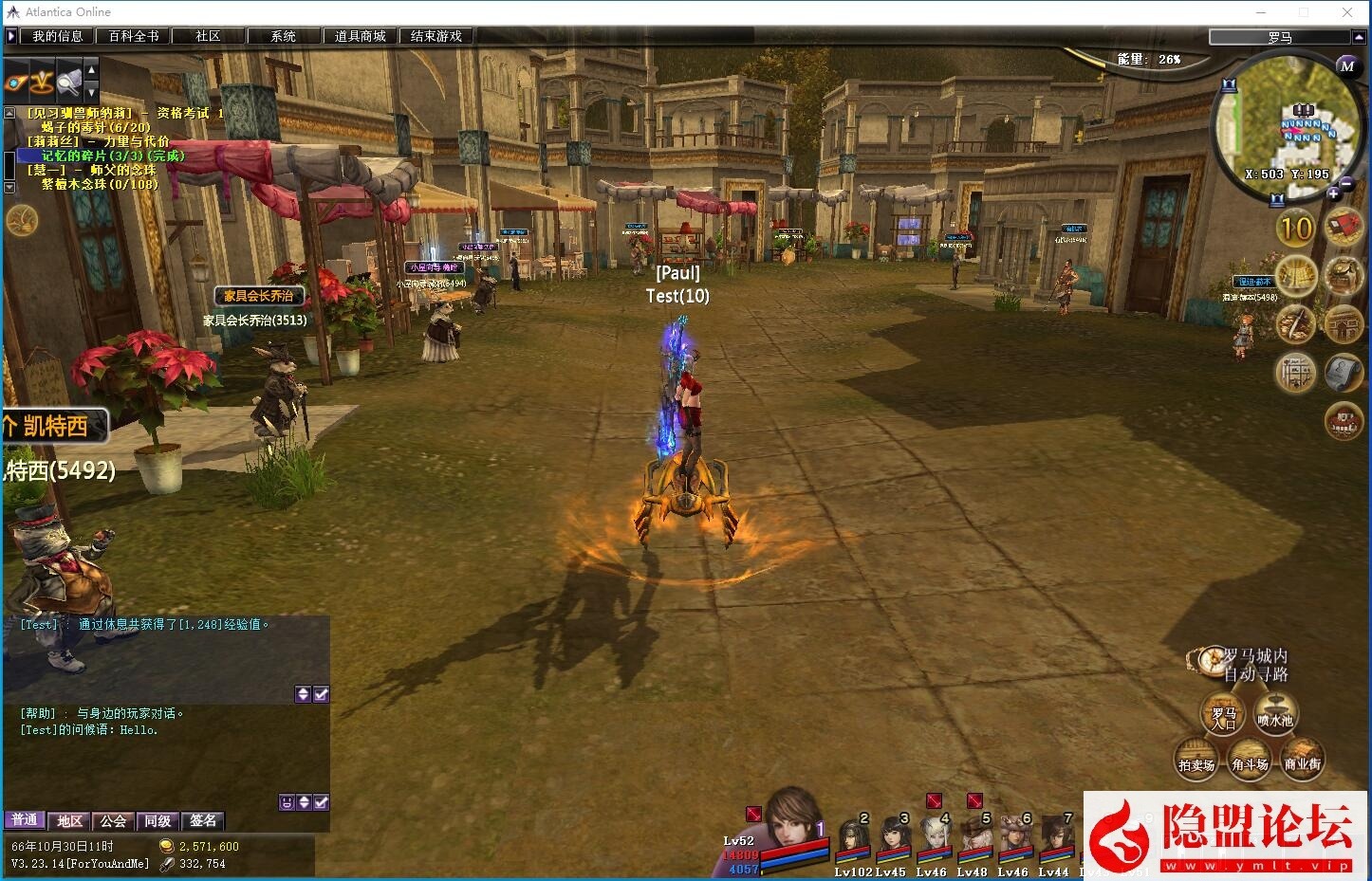Viewport: 1372px width, 881px height.
Task: Click the magnifying glass search icon
Action: (68, 83)
